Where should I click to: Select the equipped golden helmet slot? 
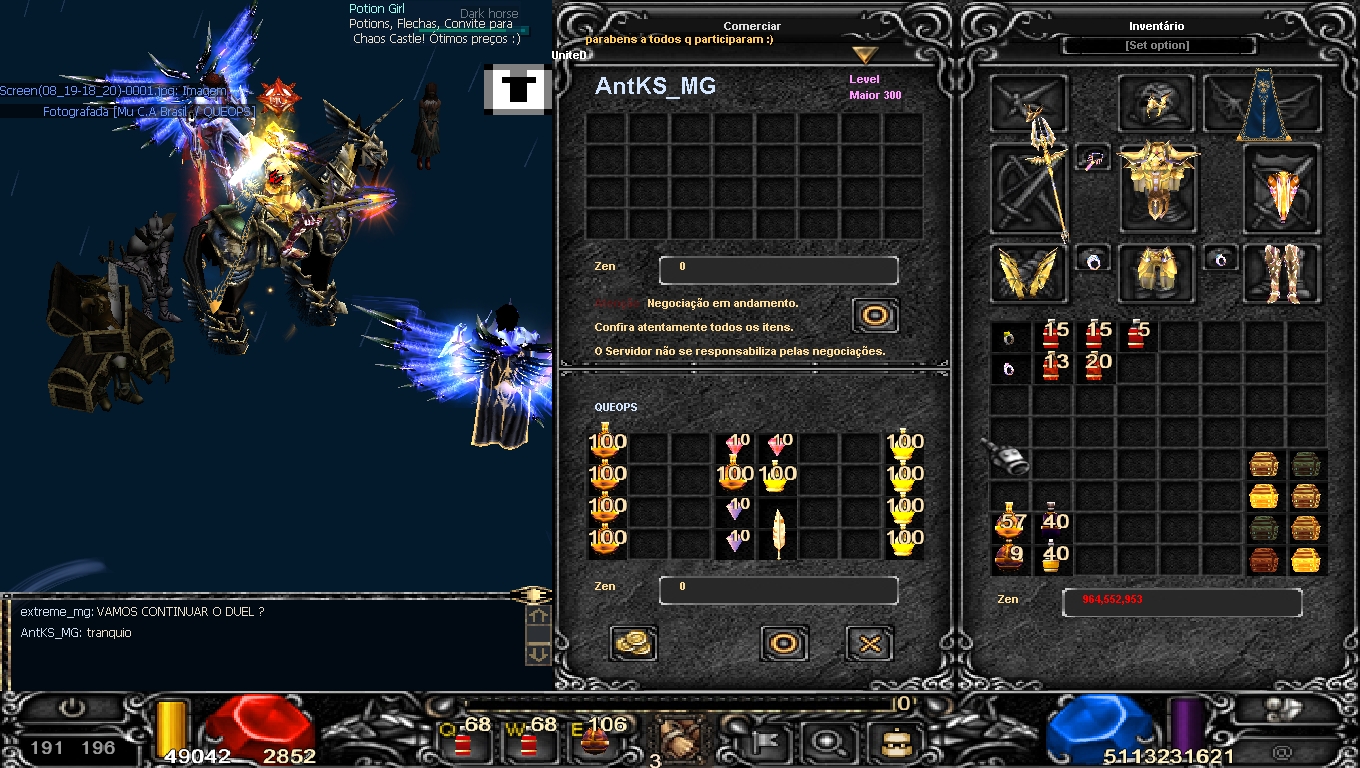1156,103
